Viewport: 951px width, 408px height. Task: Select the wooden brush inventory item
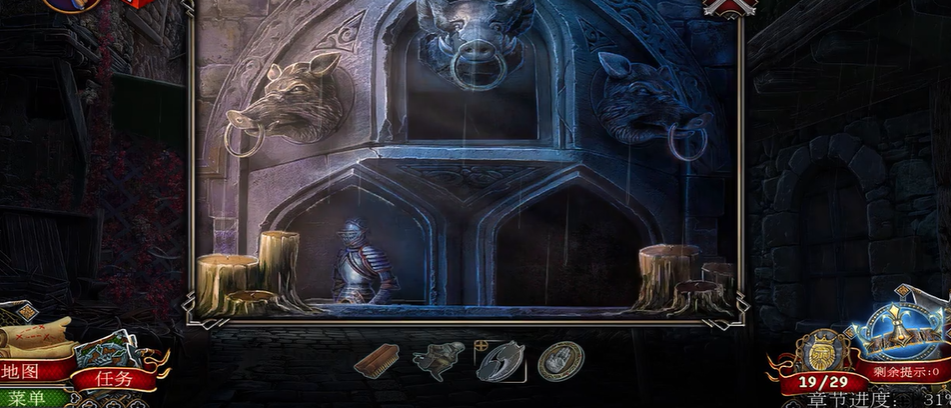376,360
